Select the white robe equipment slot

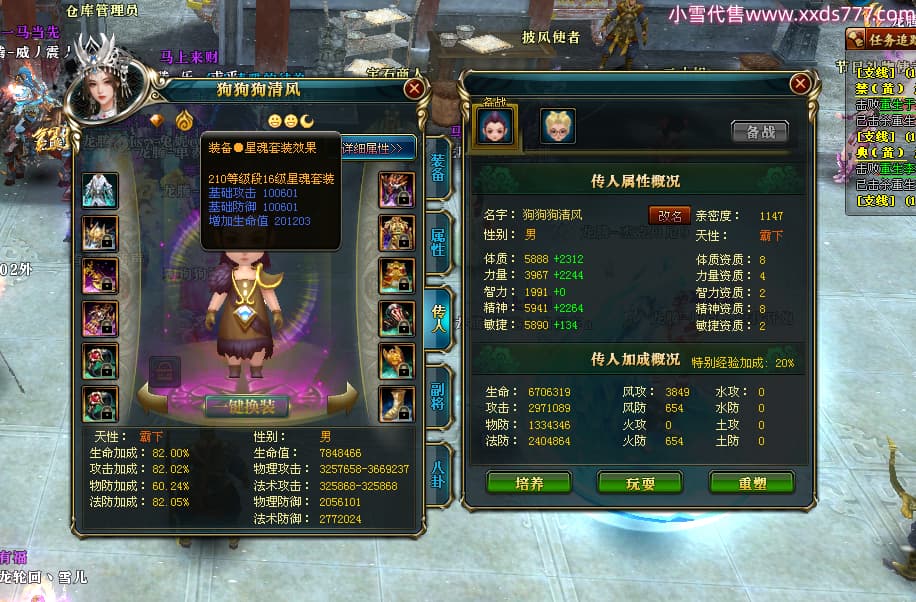tap(101, 191)
